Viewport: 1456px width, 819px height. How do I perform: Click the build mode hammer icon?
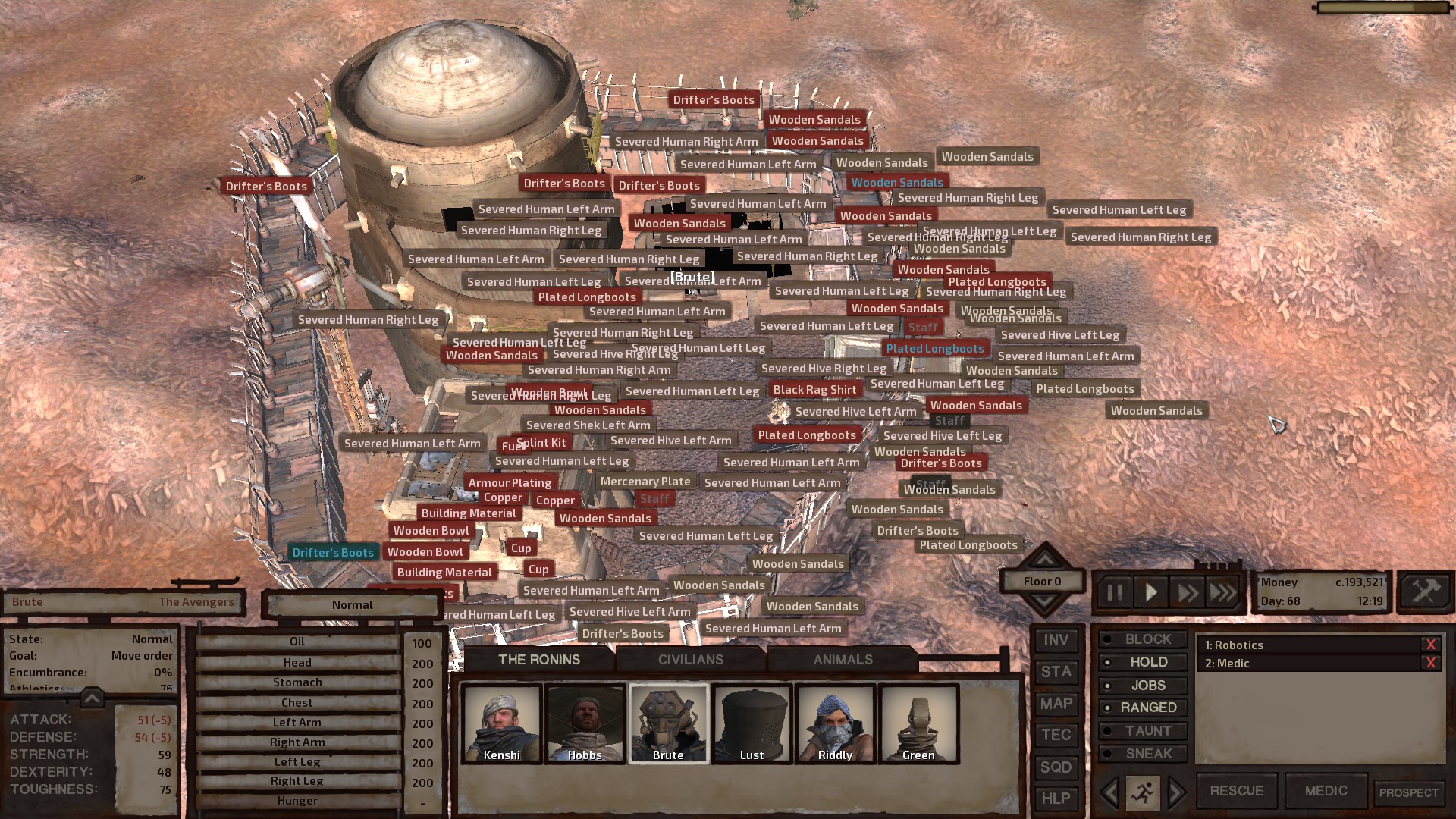[x=1424, y=589]
